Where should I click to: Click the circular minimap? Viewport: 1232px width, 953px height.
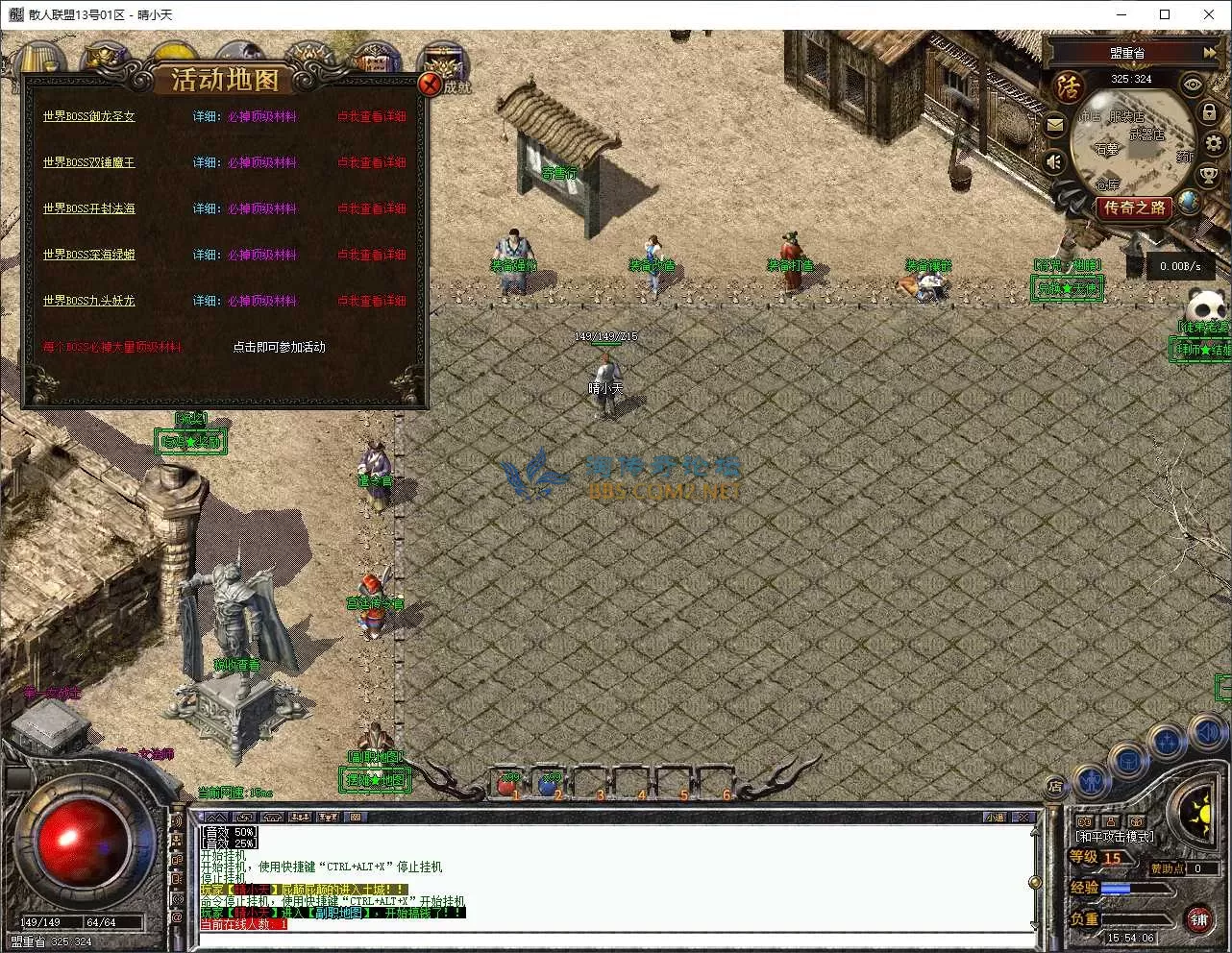tap(1130, 144)
